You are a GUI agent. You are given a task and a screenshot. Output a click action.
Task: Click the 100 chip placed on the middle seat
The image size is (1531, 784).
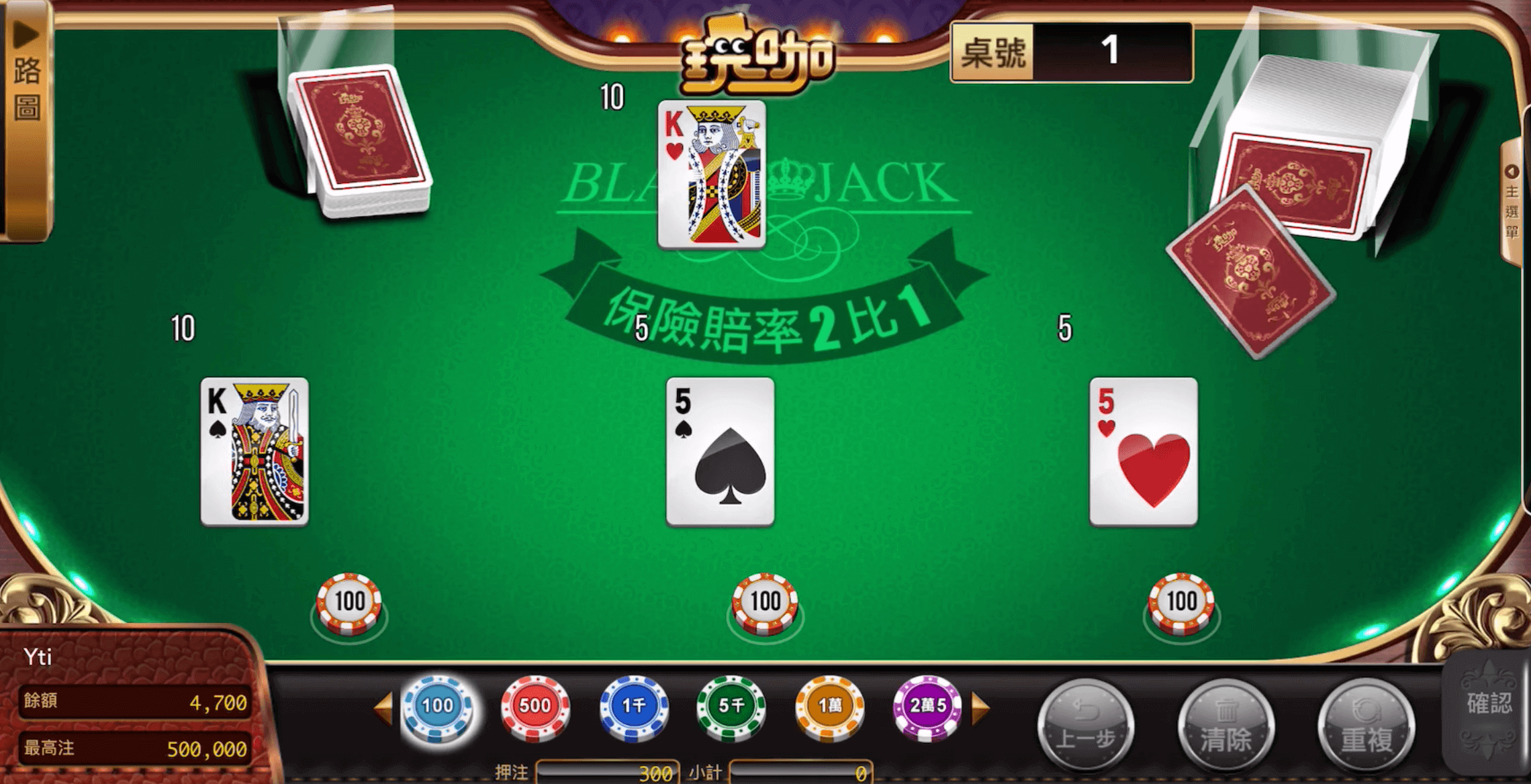pos(765,602)
